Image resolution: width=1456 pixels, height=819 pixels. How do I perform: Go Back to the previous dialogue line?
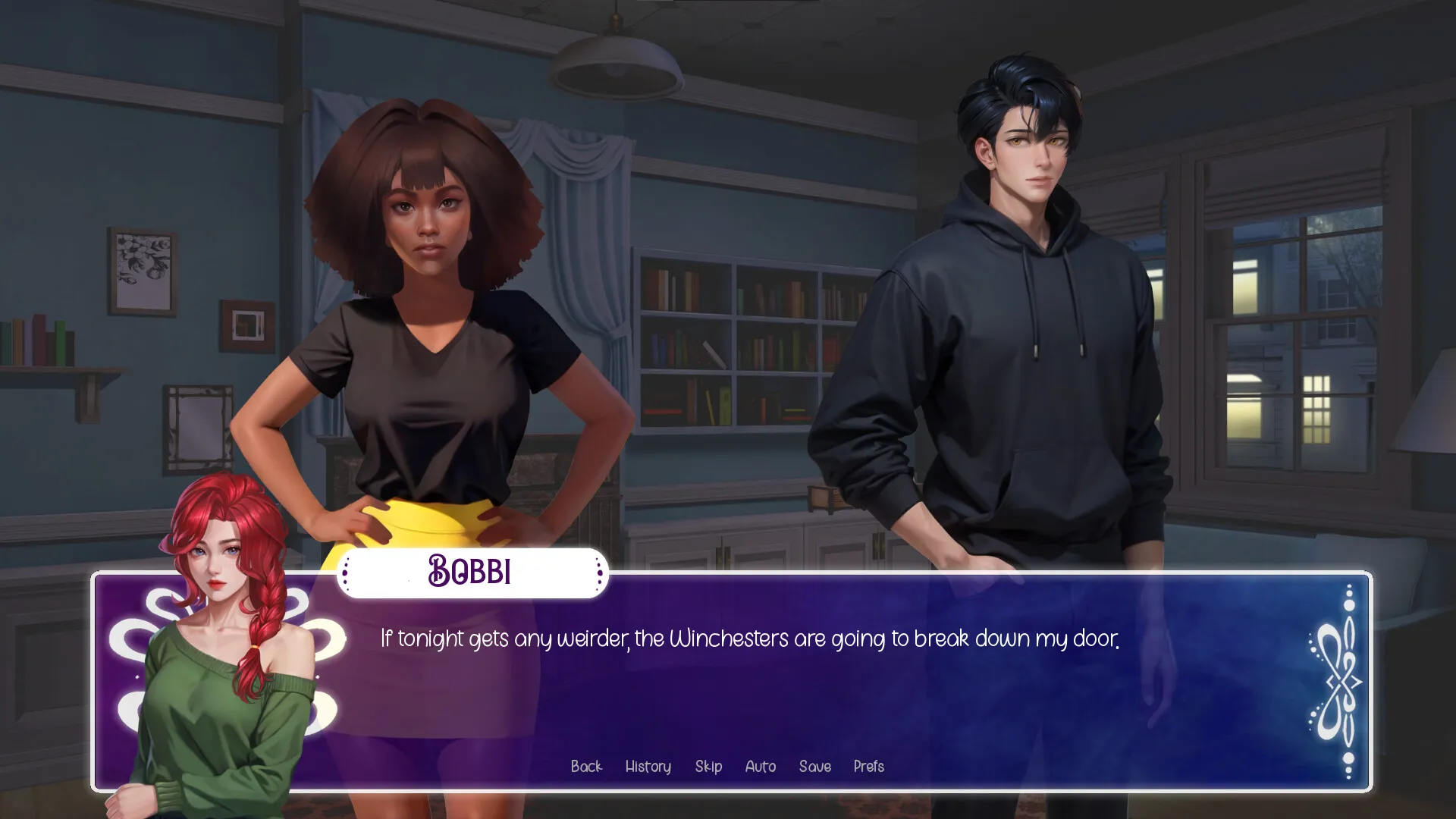tap(586, 767)
